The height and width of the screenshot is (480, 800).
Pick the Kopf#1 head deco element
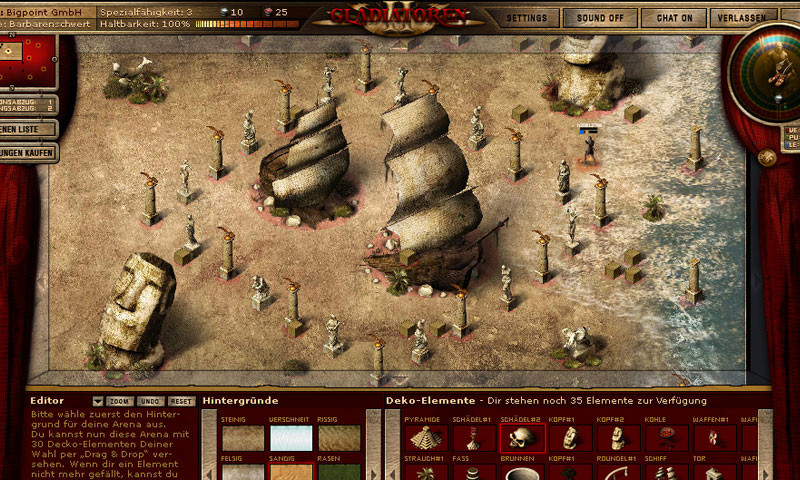[x=570, y=438]
